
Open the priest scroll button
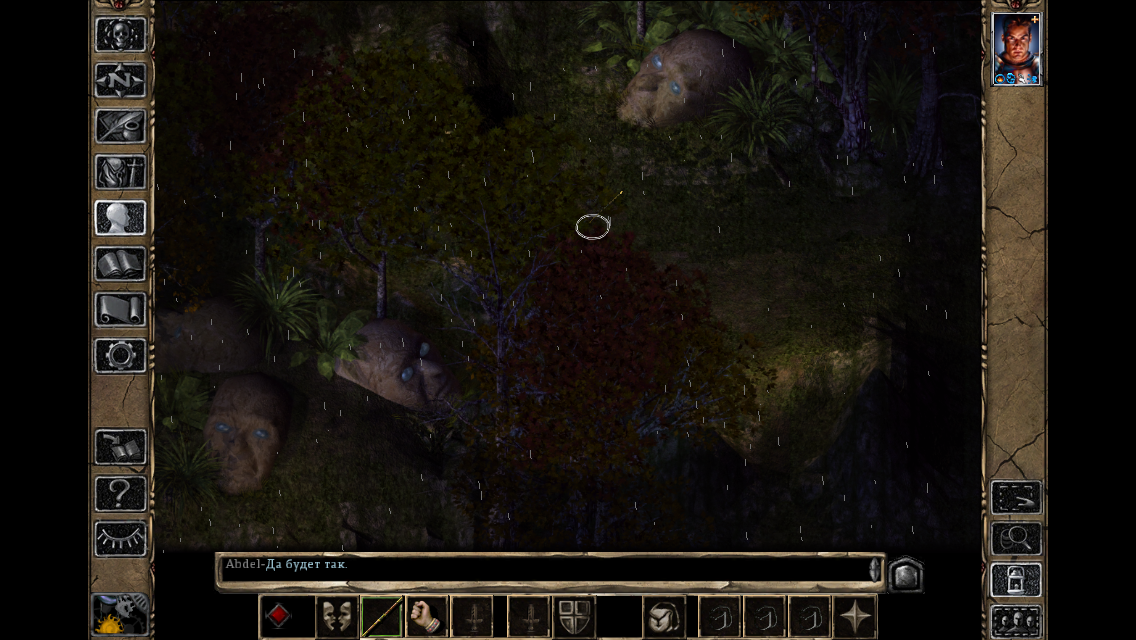click(120, 310)
